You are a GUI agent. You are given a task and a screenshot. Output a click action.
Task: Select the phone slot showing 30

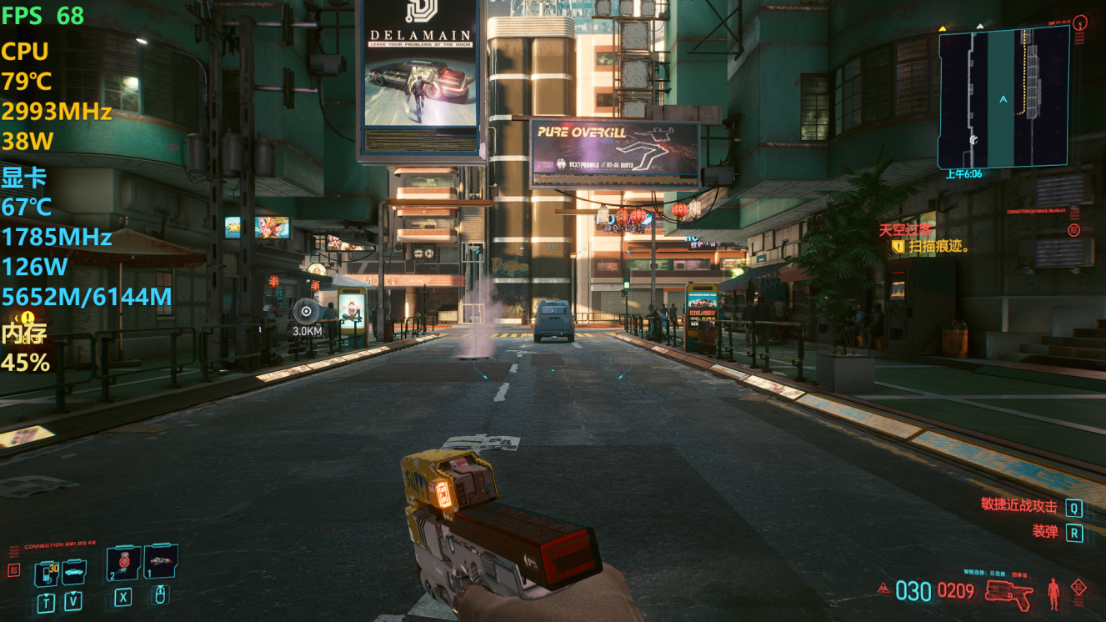click(x=46, y=573)
